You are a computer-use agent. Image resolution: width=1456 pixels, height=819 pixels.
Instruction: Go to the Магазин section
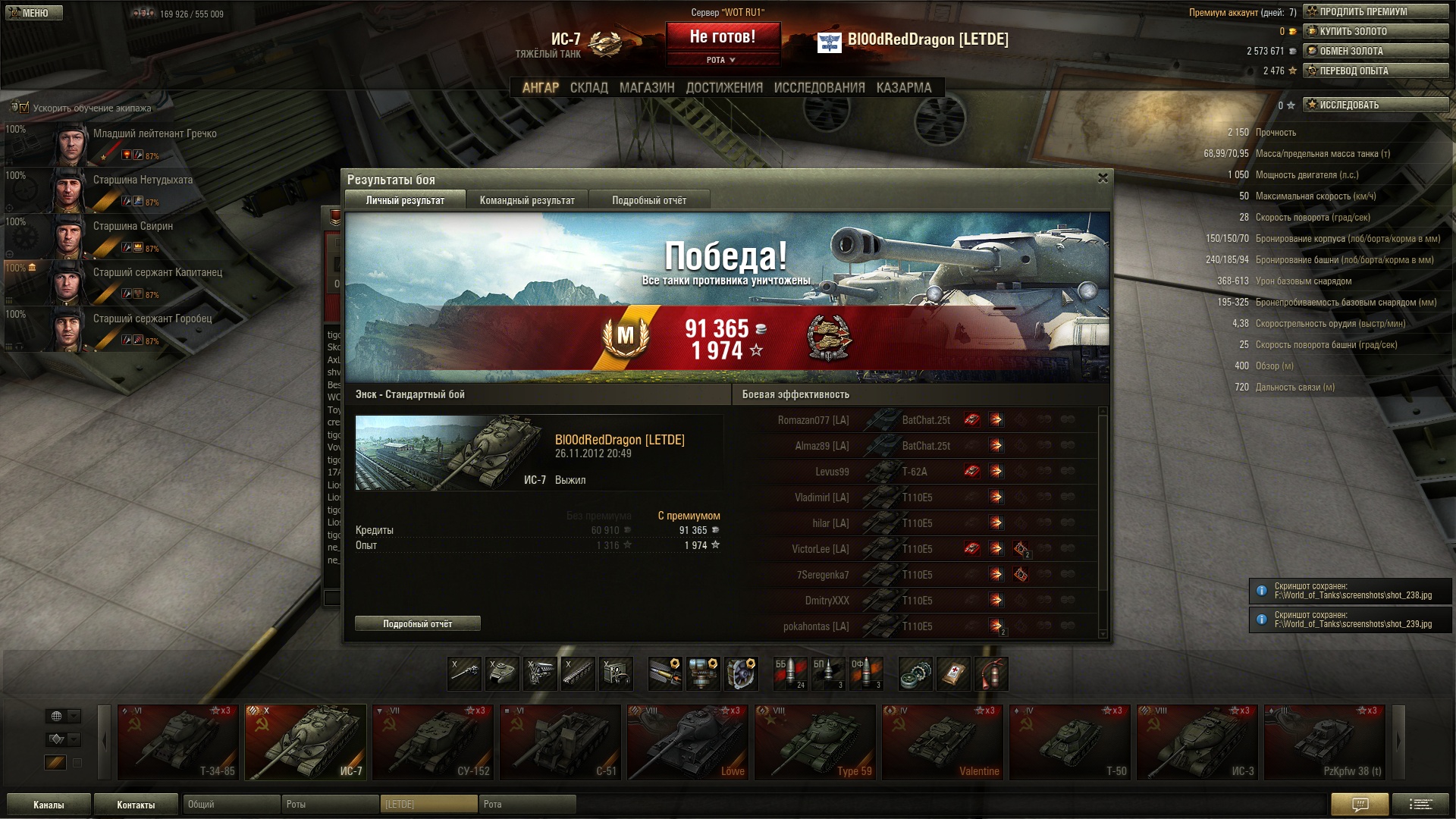(646, 88)
